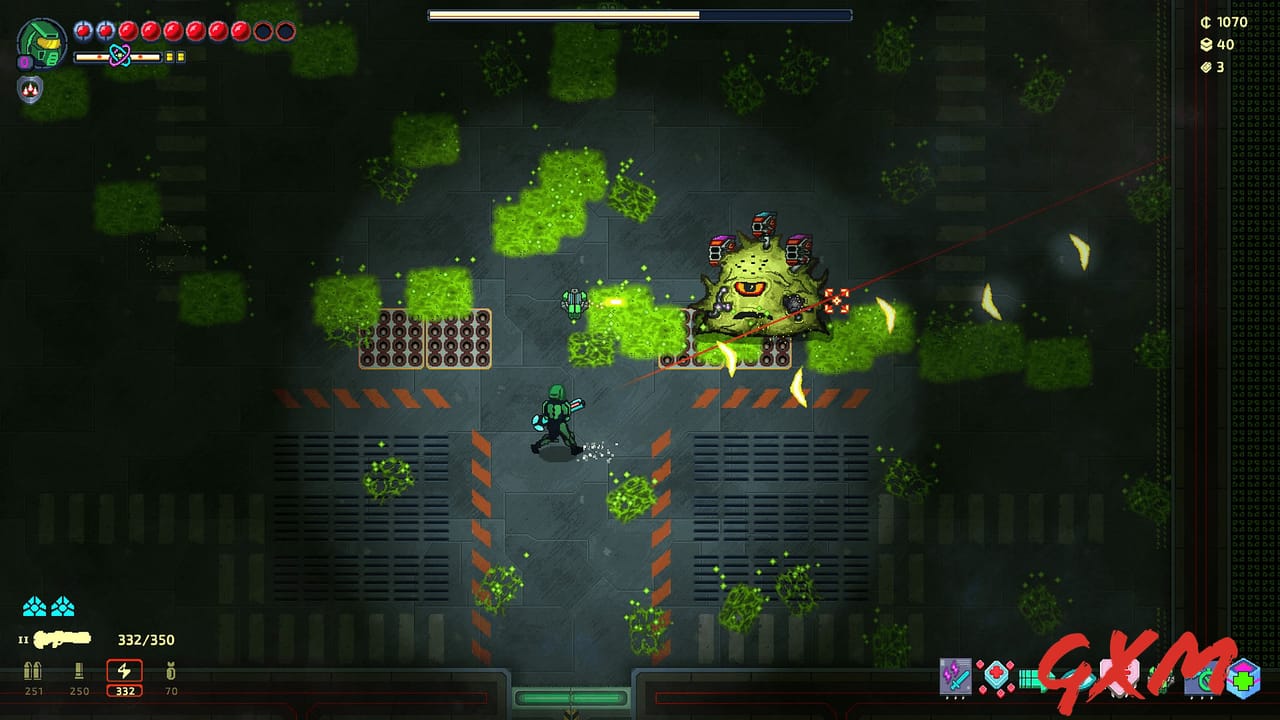Select the red spikes shield badge
The height and width of the screenshot is (720, 1280).
pos(29,90)
